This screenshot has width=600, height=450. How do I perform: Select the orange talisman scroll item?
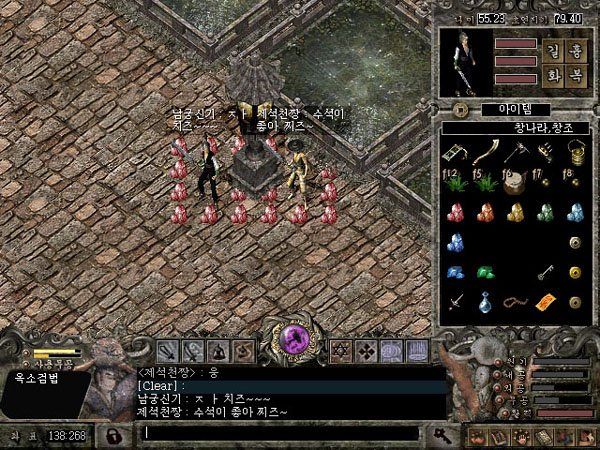[546, 301]
